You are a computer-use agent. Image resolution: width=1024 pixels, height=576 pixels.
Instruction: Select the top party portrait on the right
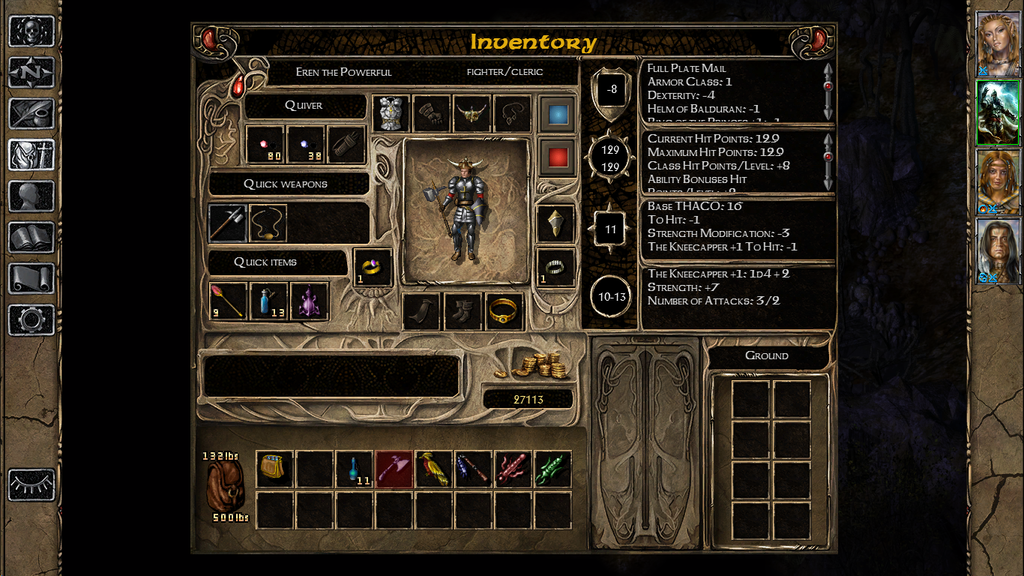click(x=997, y=44)
